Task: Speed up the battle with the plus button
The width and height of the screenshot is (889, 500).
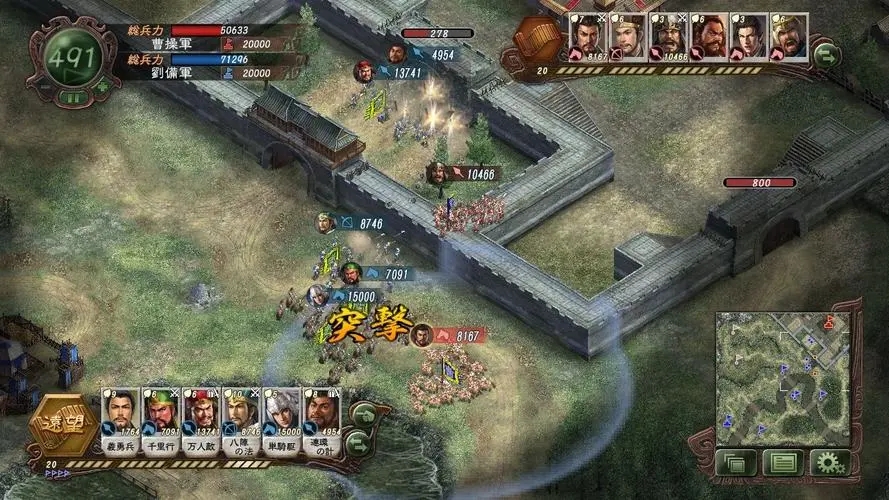Action: click(x=101, y=87)
